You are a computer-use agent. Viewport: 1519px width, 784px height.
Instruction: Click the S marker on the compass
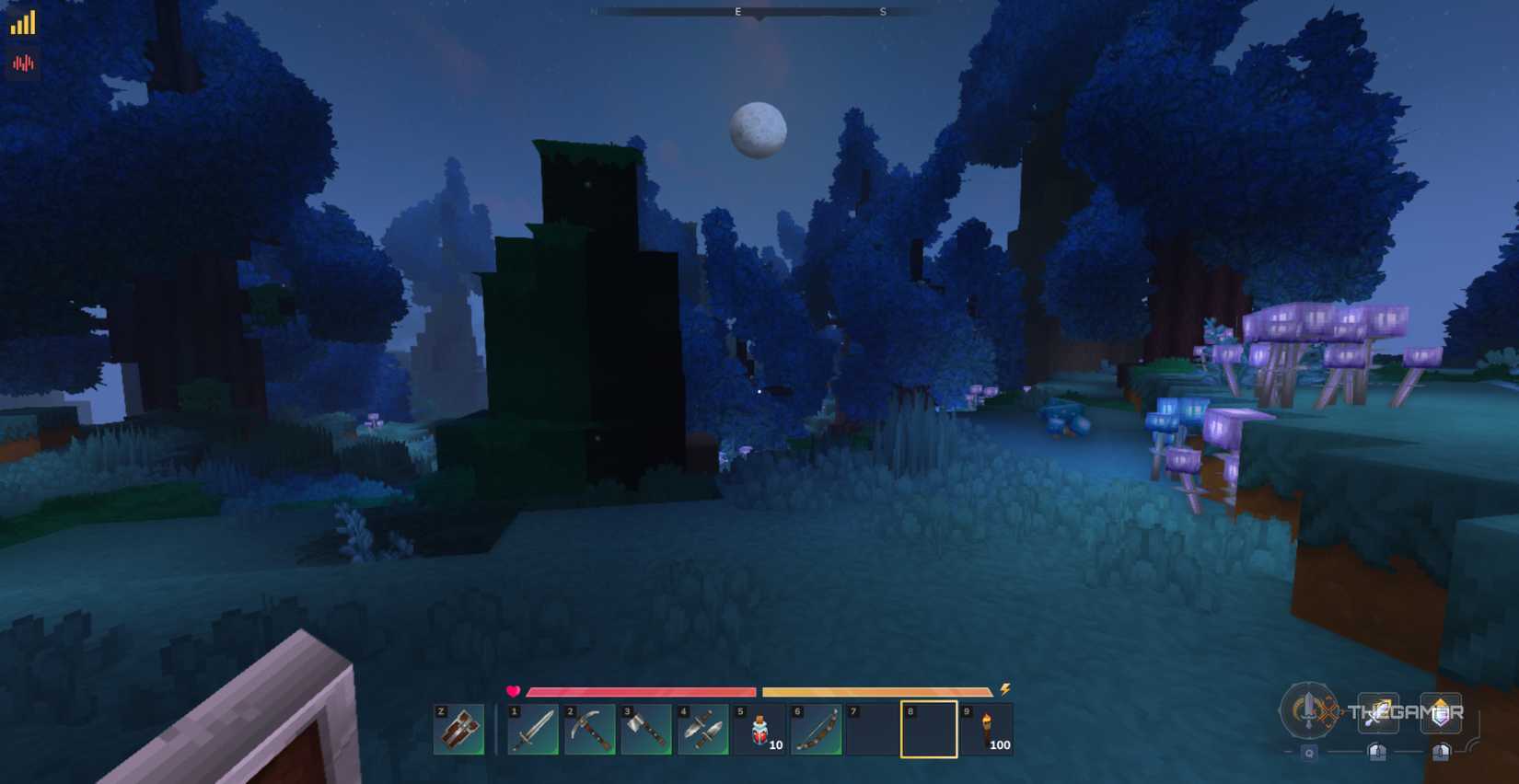(x=882, y=12)
